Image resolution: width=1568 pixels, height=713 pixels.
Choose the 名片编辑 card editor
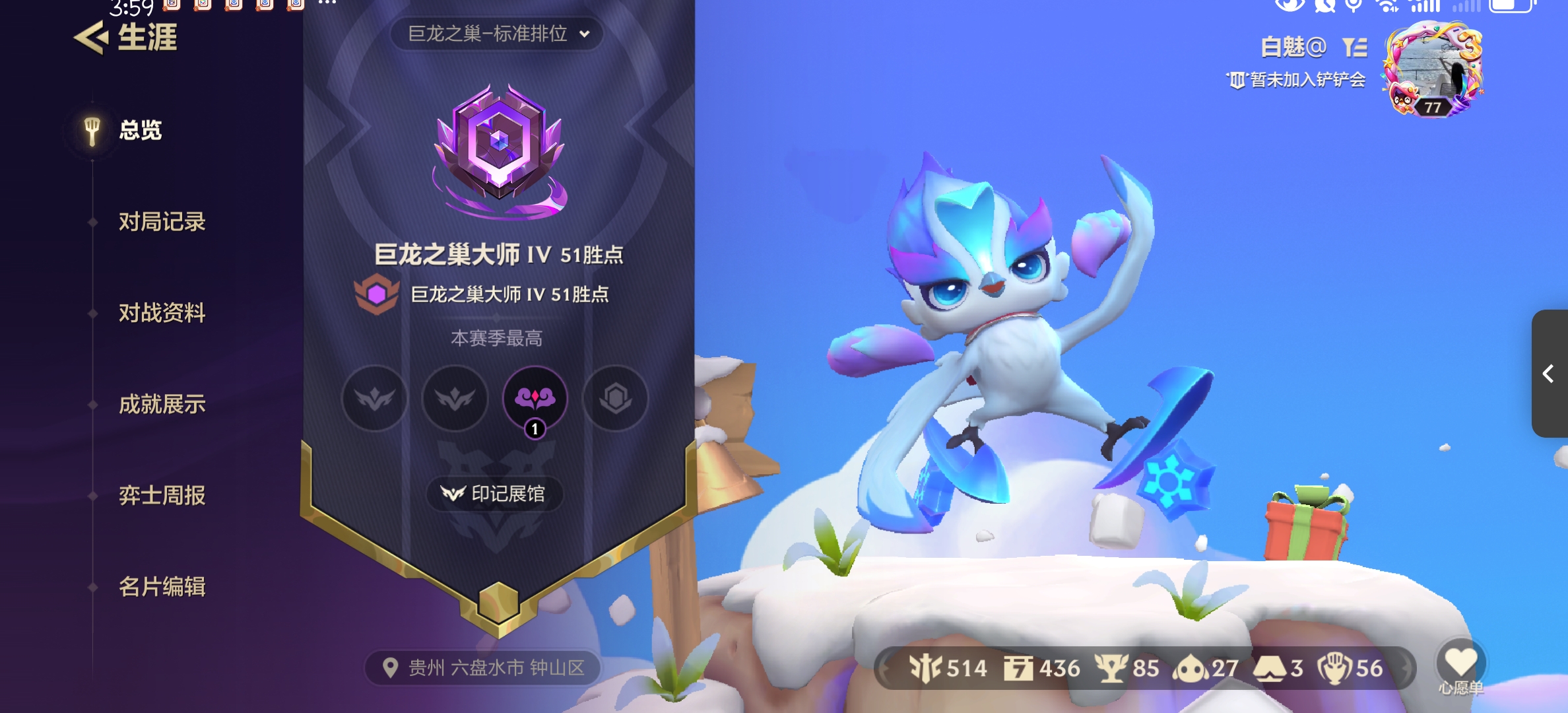coord(162,586)
